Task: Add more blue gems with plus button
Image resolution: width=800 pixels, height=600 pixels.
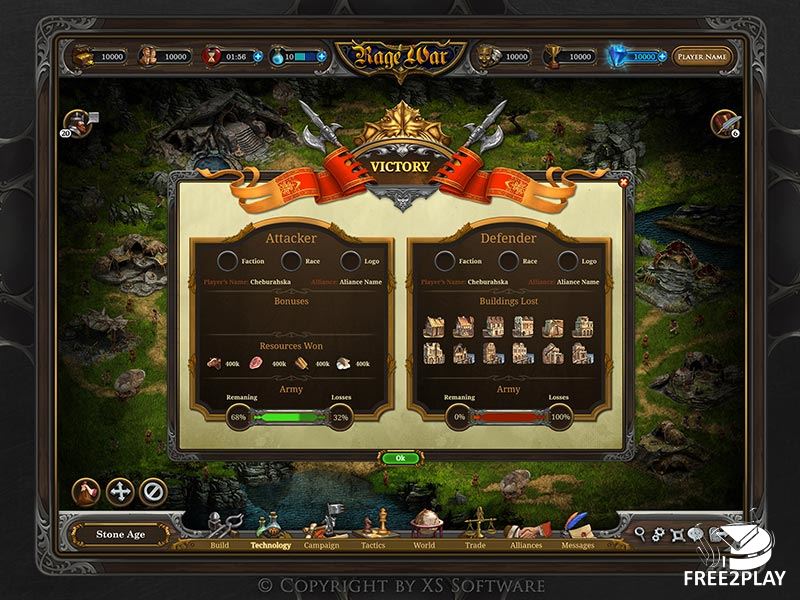Action: 662,57
